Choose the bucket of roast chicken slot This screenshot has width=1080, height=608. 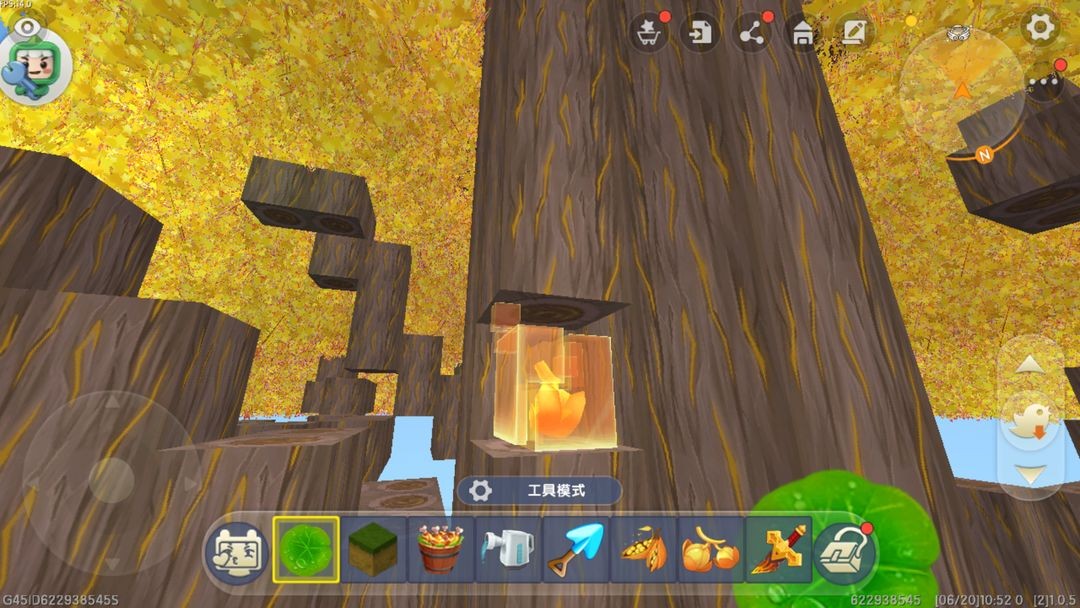click(441, 550)
